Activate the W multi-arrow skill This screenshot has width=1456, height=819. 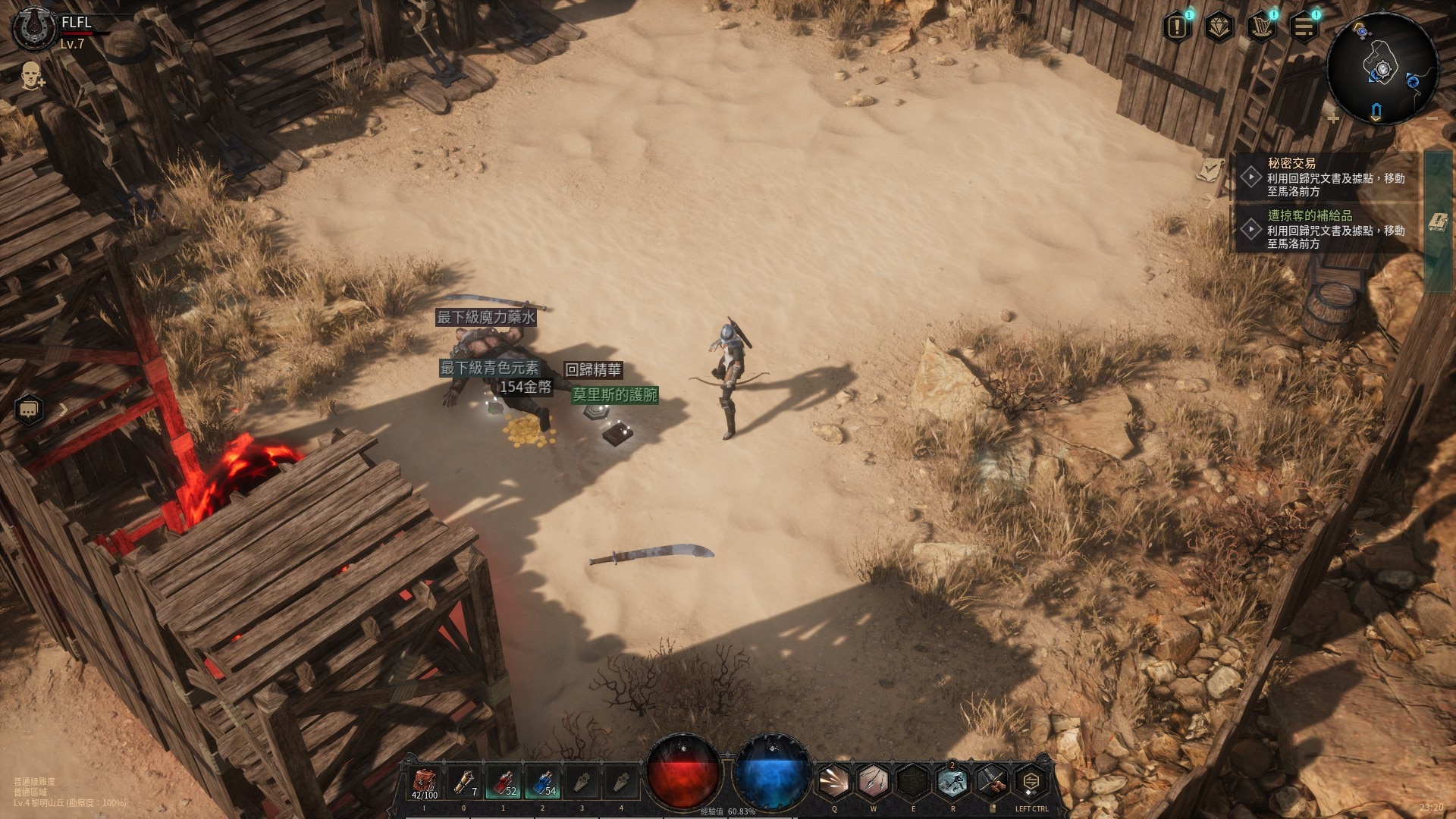(x=874, y=782)
